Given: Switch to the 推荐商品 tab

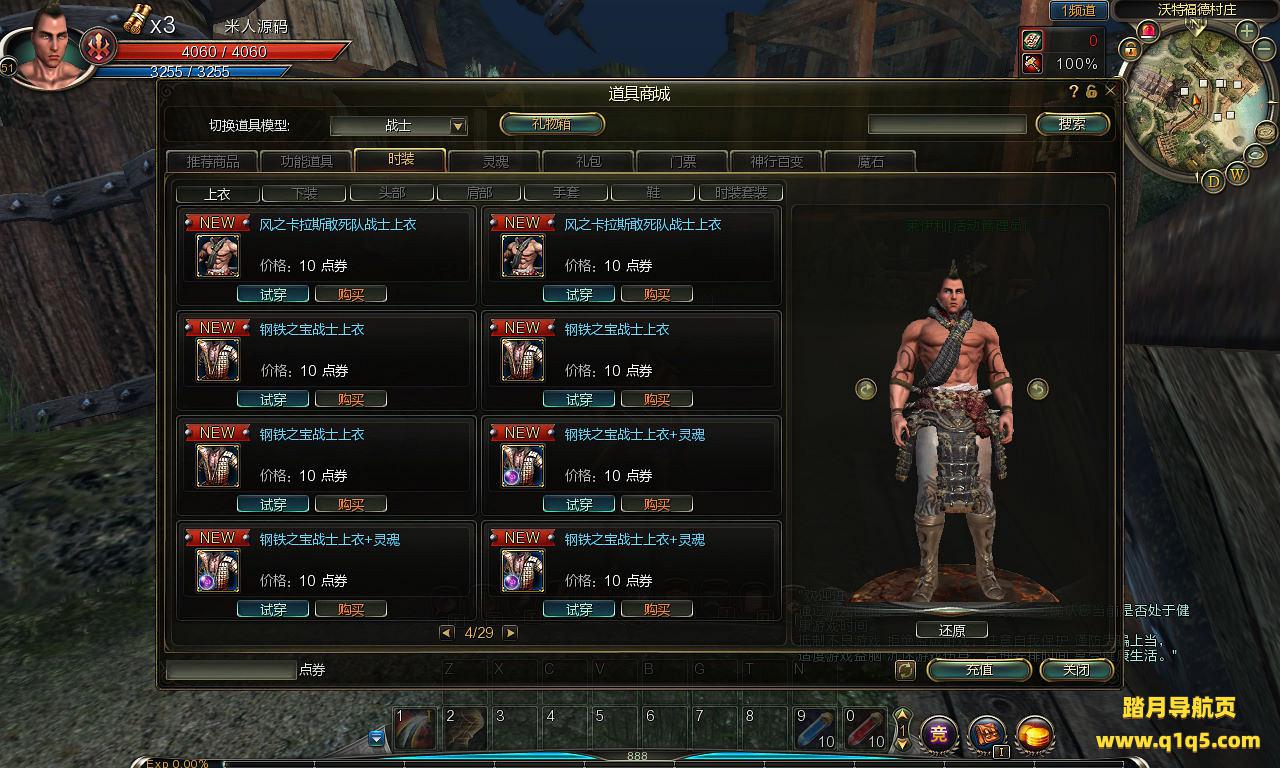Looking at the screenshot, I should (212, 161).
